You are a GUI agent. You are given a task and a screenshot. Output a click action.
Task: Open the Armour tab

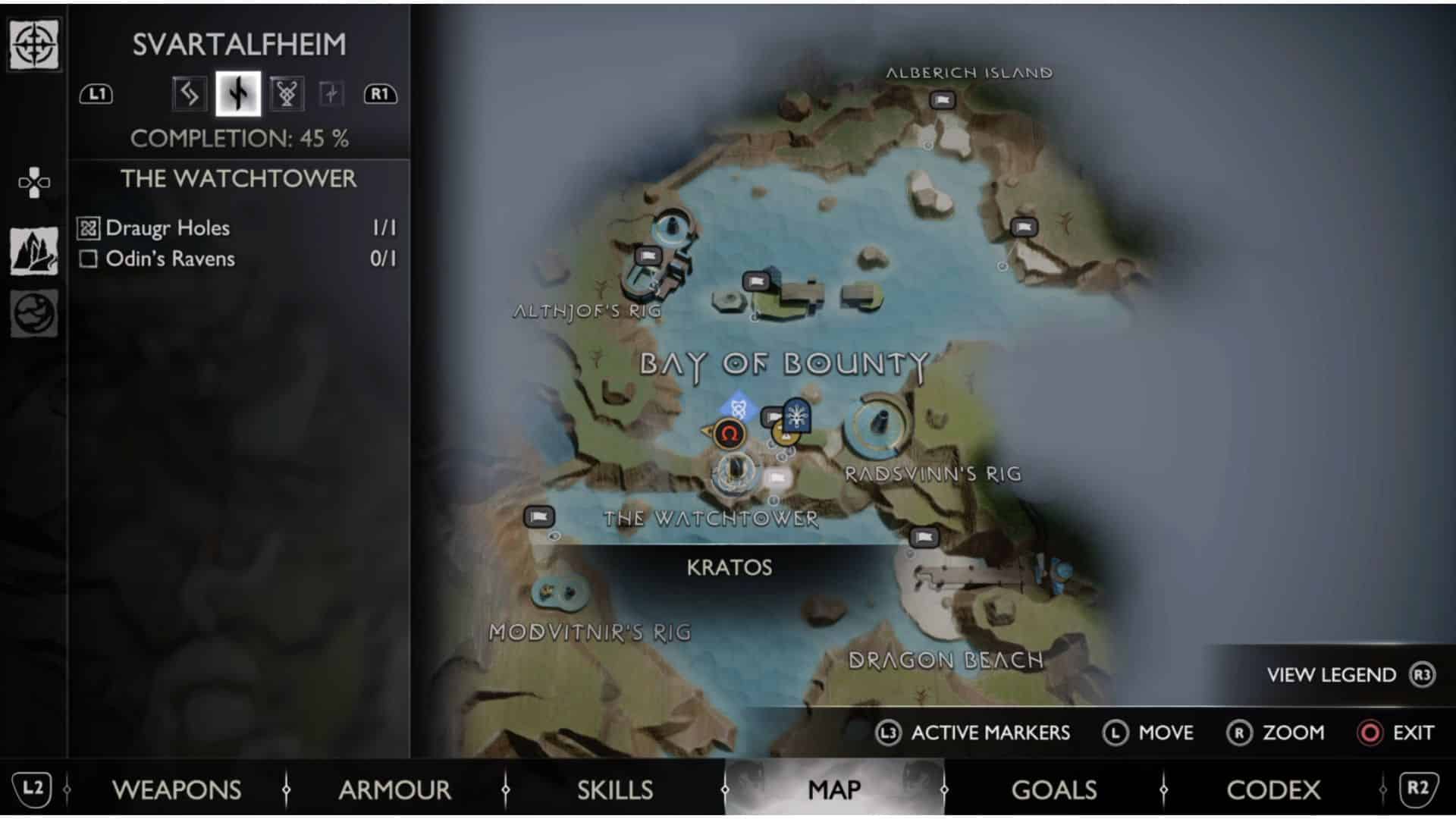click(x=394, y=789)
